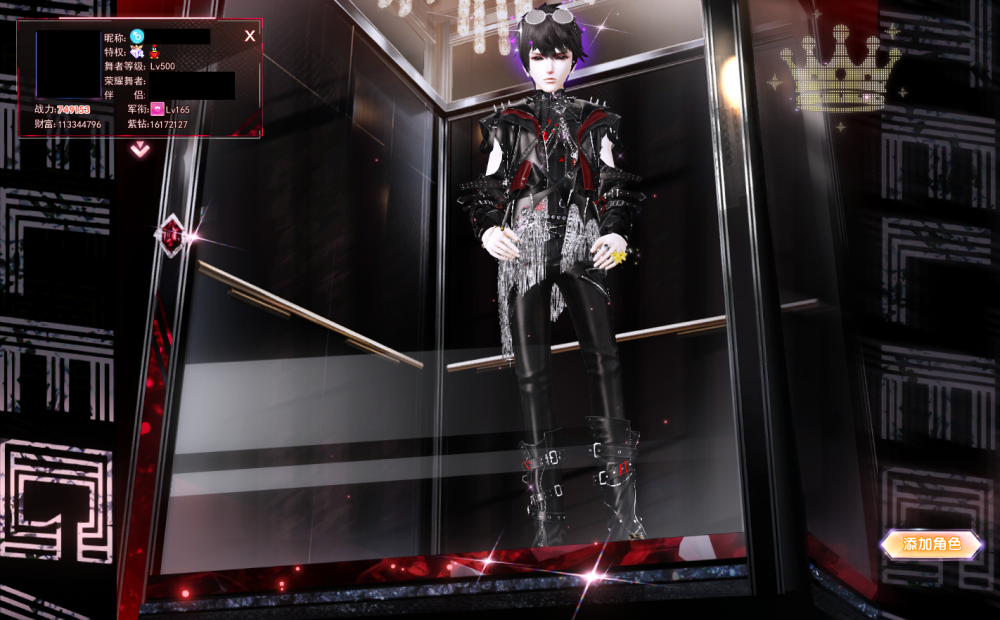Click the red penguin privilege icon
Image resolution: width=1000 pixels, height=620 pixels.
pos(155,51)
